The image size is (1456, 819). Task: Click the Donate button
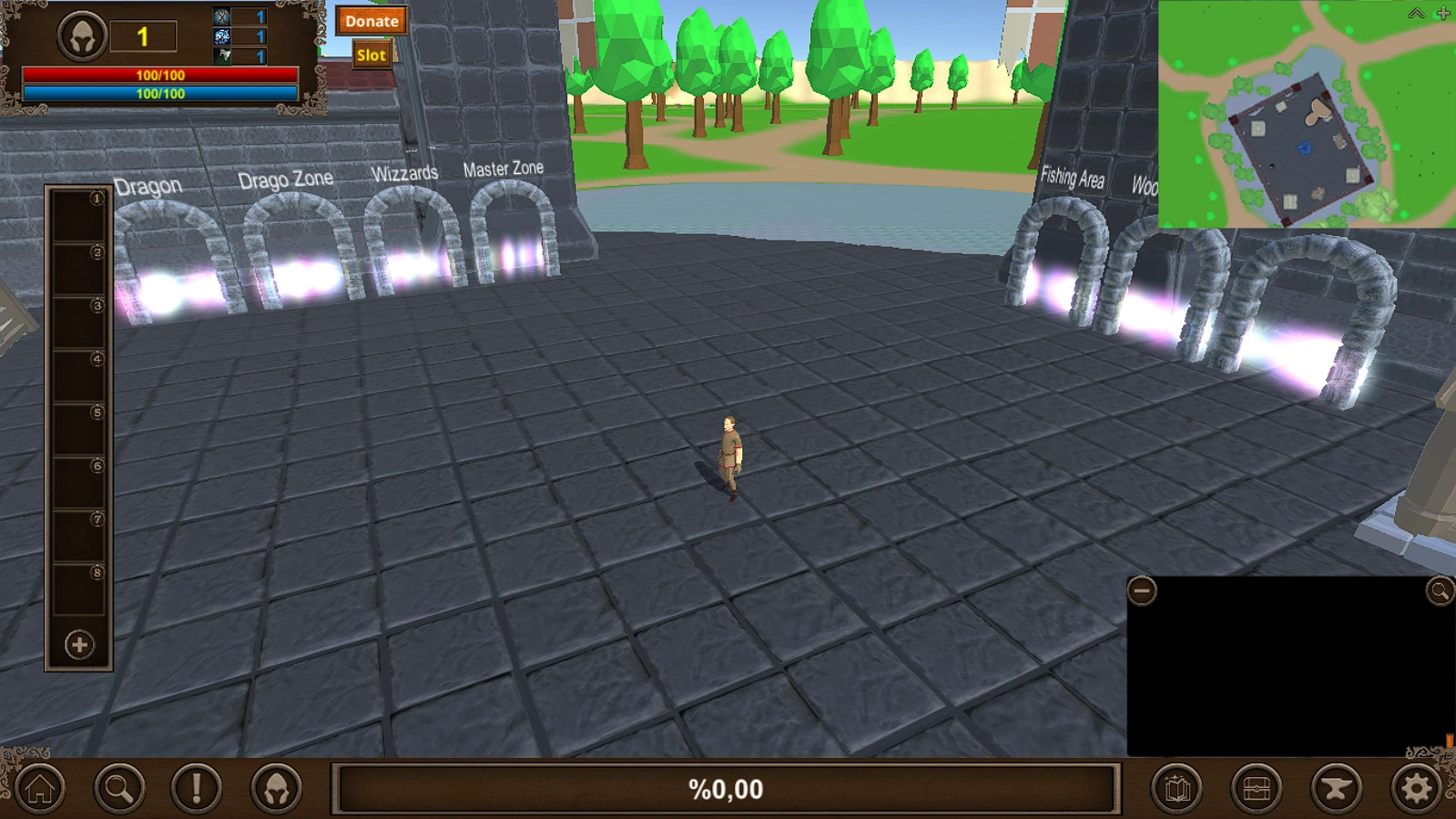coord(371,21)
